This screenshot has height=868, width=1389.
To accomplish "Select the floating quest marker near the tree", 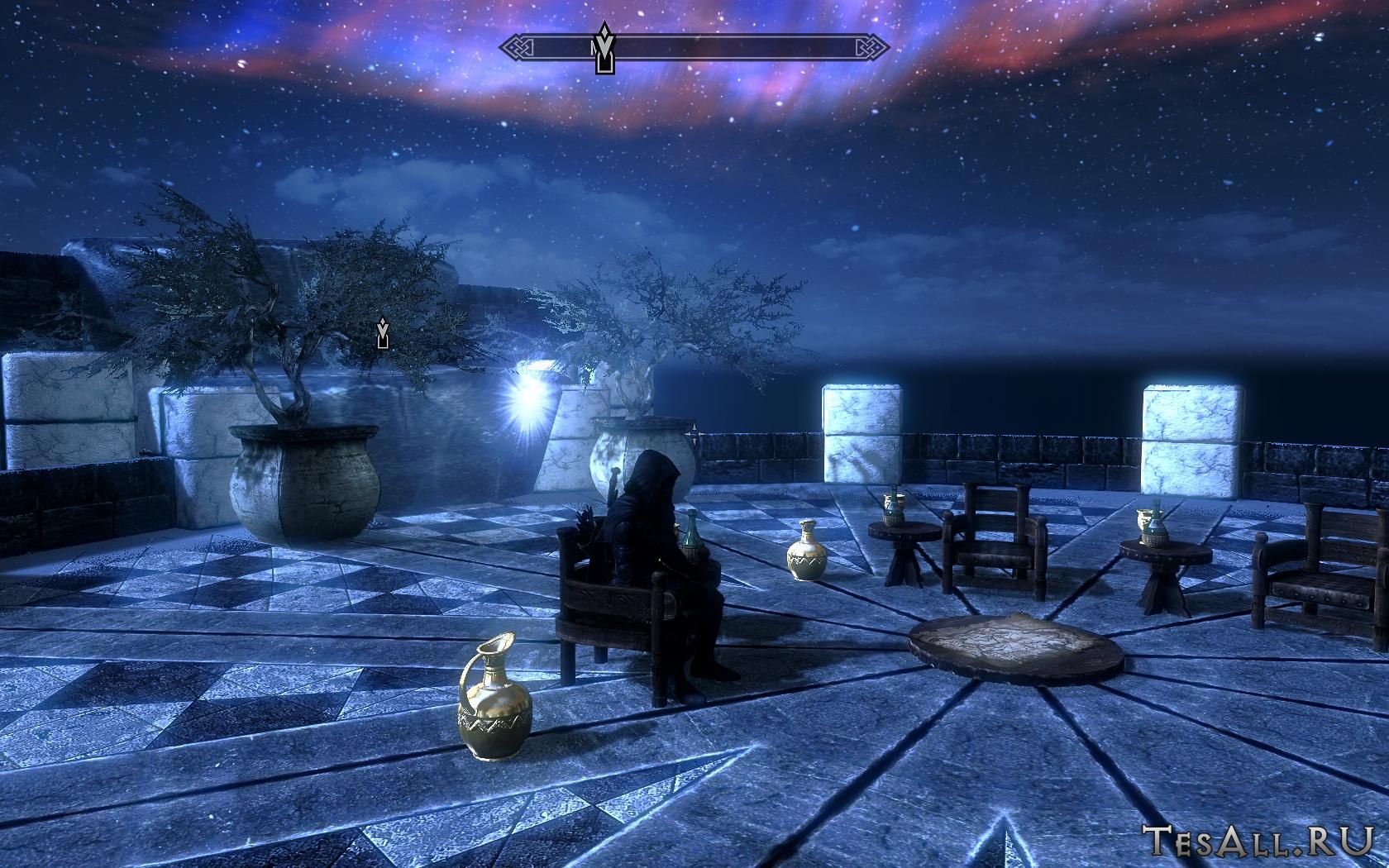I will 382,332.
